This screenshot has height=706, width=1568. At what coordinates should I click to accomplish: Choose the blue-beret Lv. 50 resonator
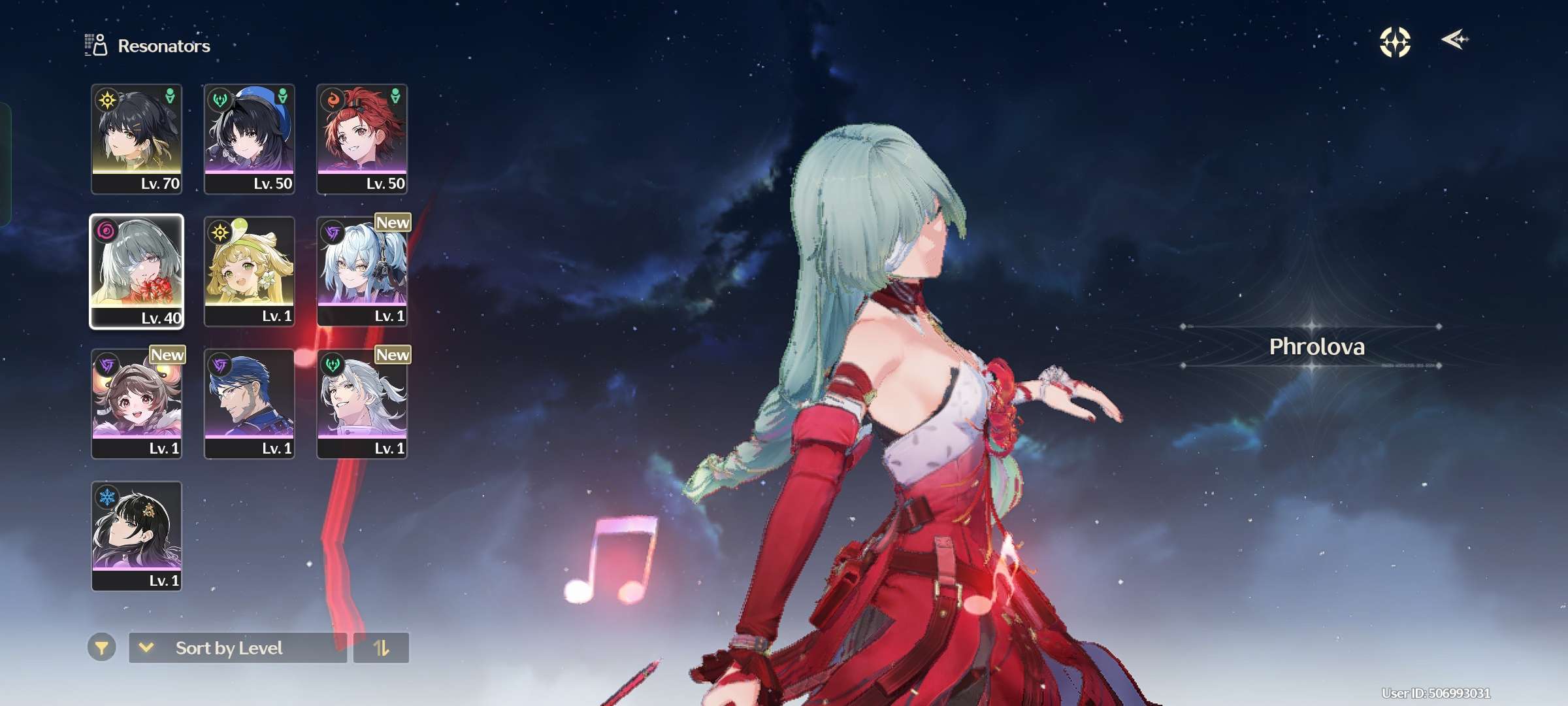click(x=249, y=139)
